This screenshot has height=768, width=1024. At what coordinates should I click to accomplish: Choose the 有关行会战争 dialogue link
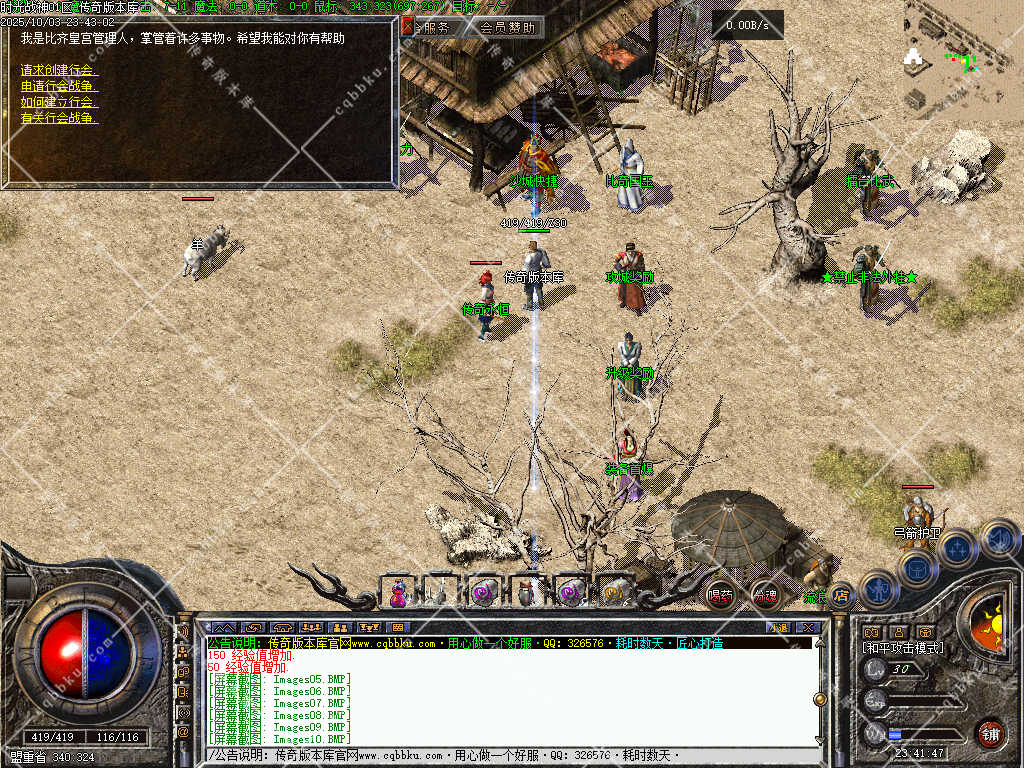[58, 118]
